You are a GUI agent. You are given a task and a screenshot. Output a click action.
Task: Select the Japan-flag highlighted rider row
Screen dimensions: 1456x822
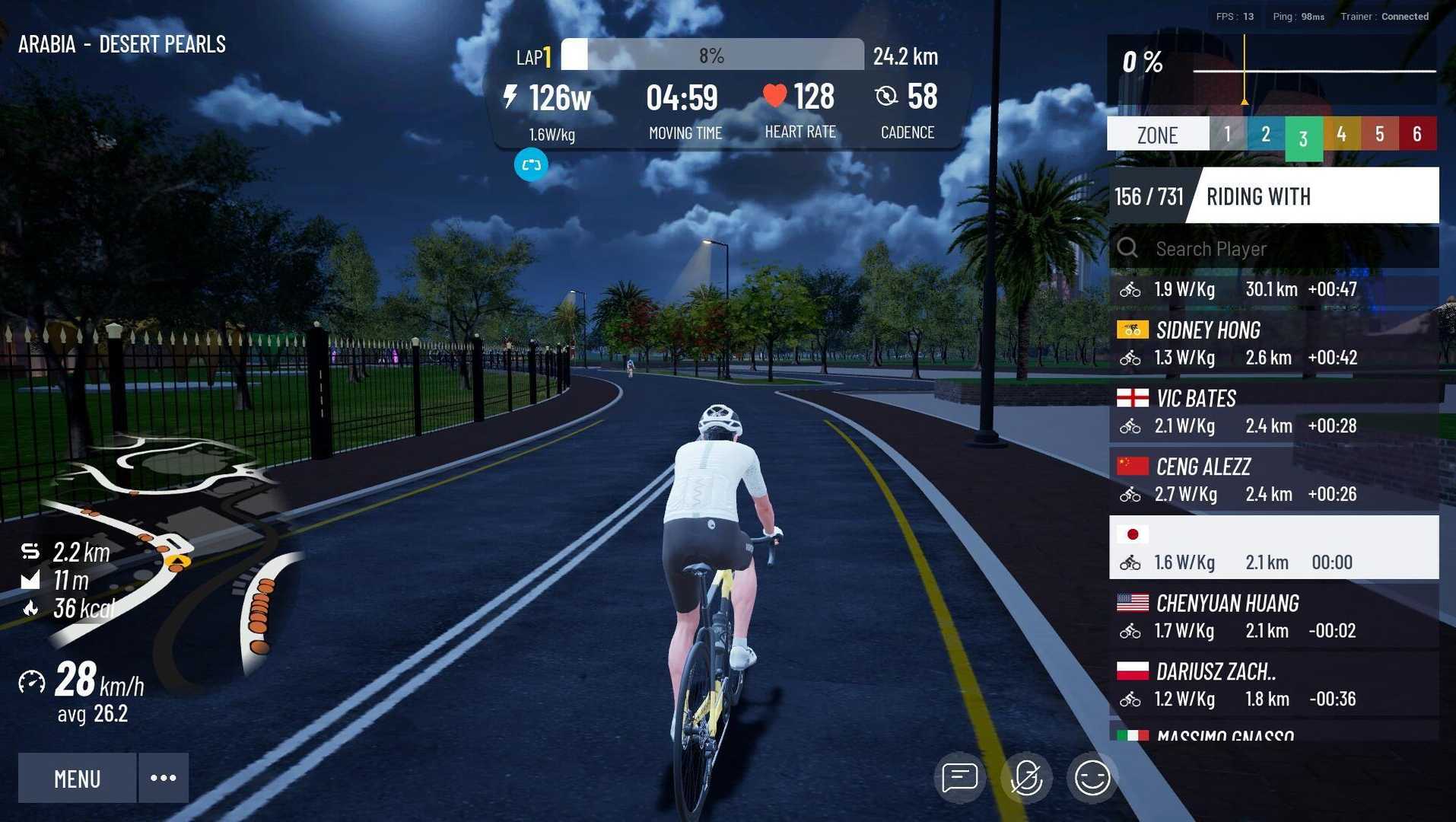click(x=1274, y=548)
